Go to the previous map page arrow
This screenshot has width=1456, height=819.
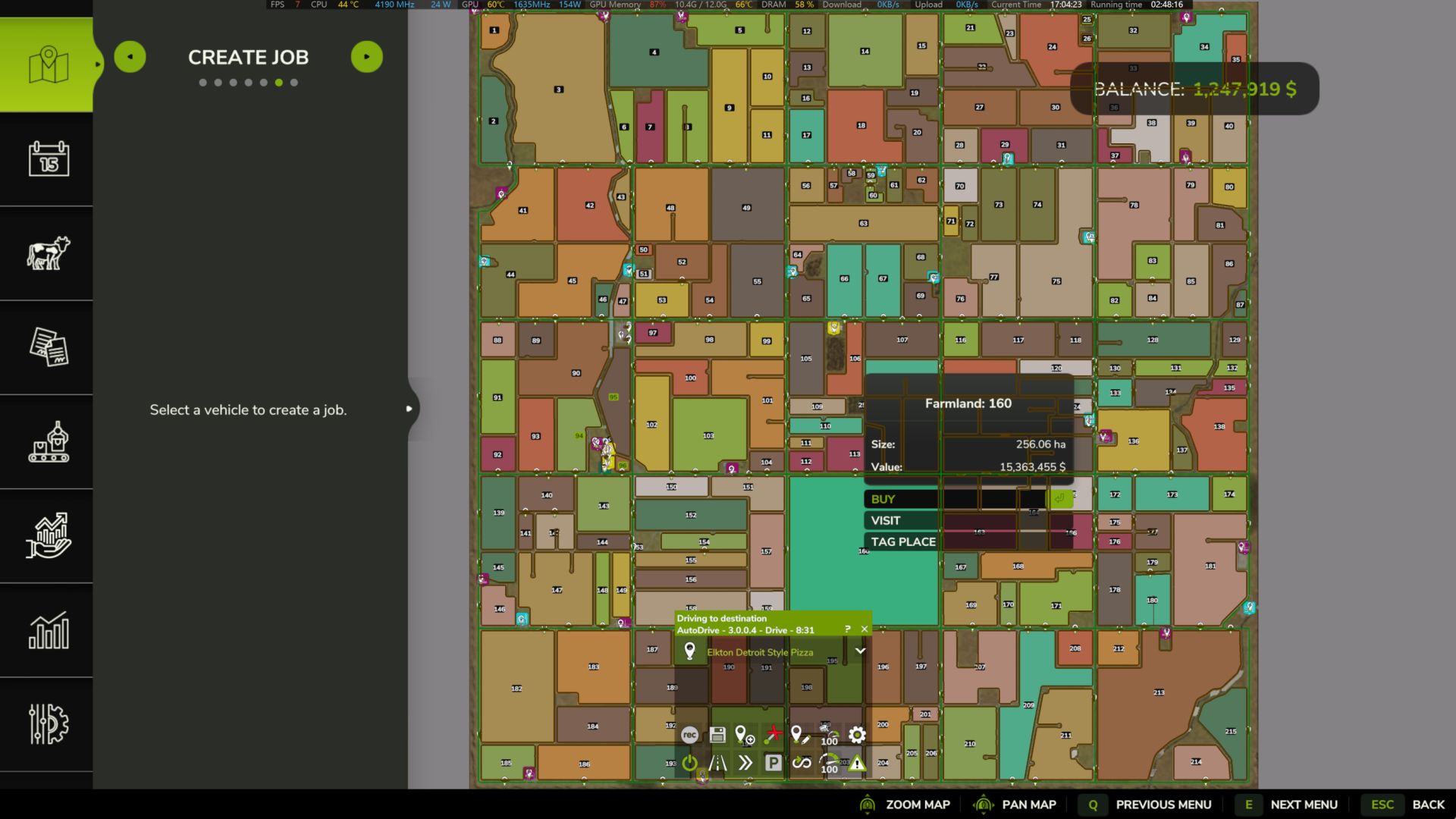click(130, 57)
